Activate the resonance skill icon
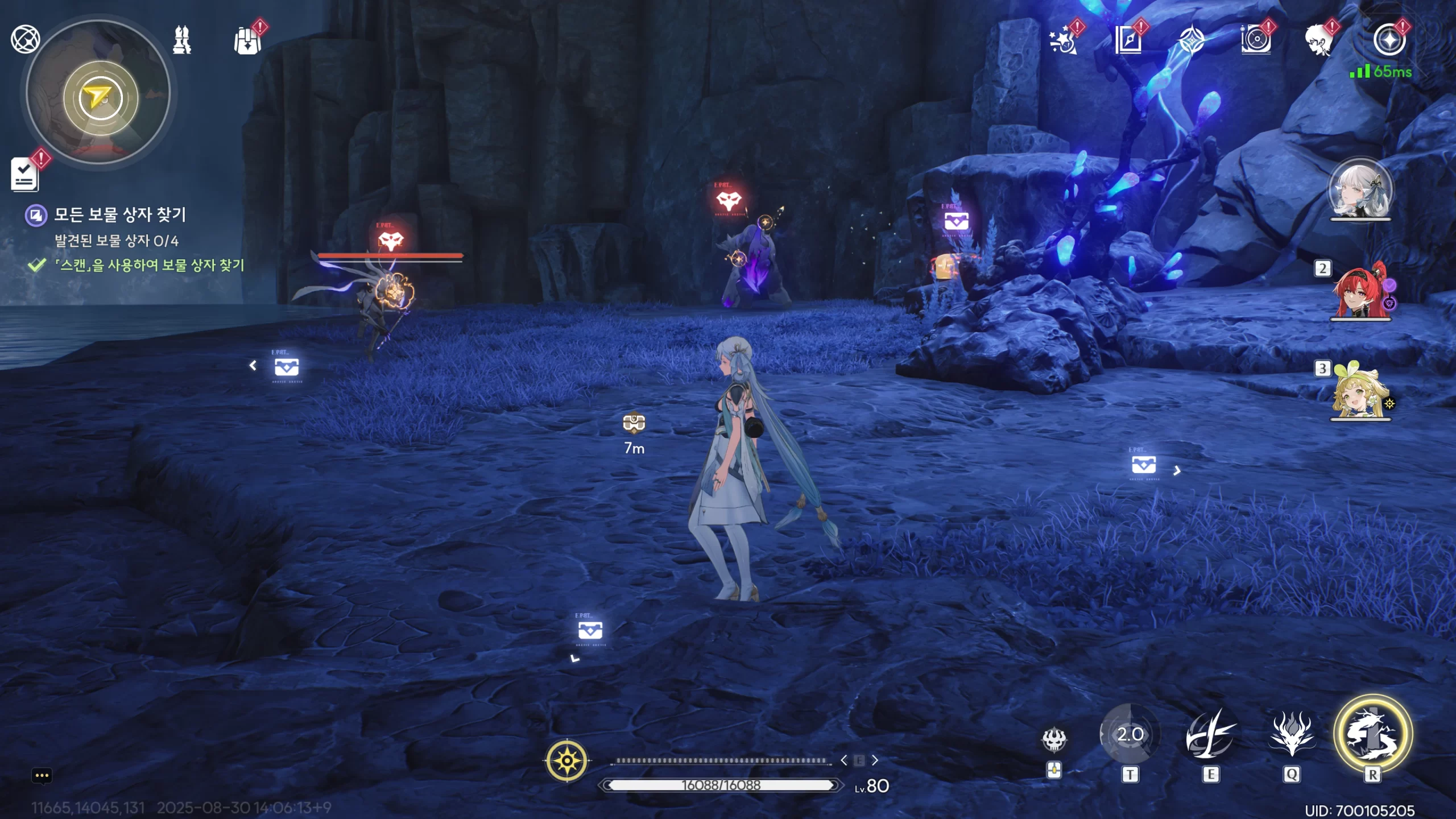The image size is (1456, 819). tap(1210, 734)
